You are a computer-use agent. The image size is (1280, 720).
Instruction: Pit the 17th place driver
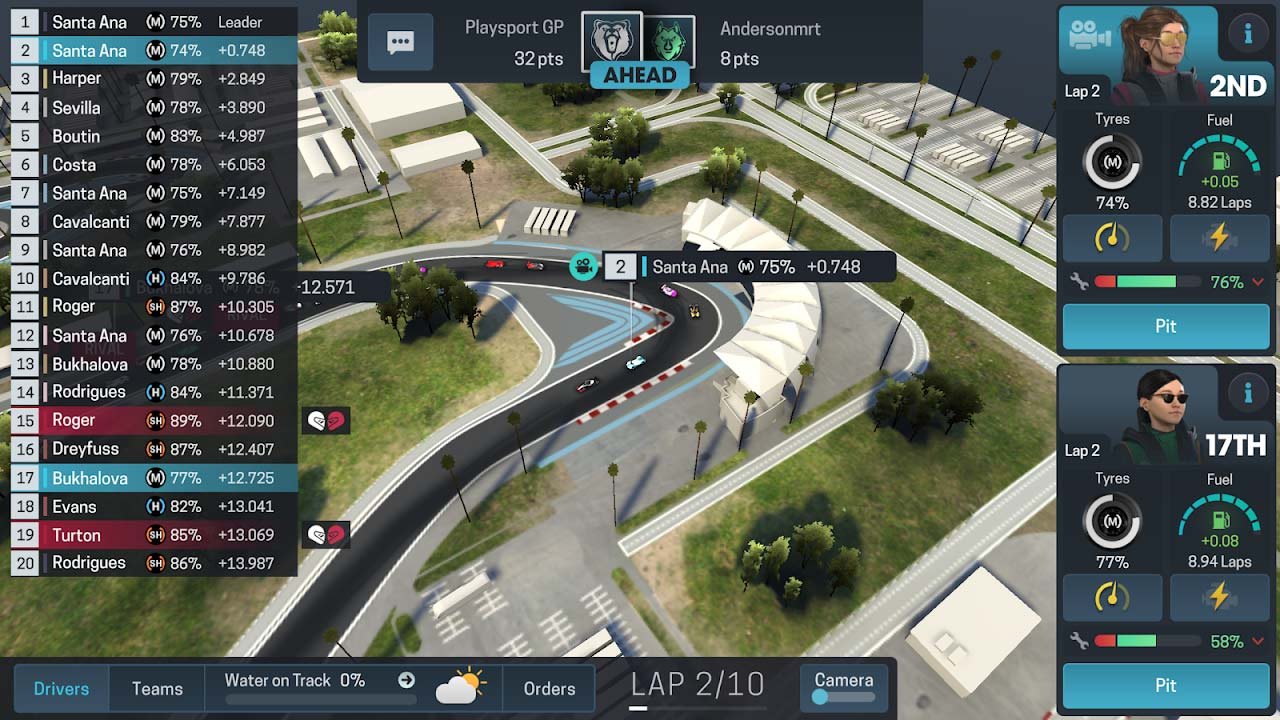(x=1165, y=685)
